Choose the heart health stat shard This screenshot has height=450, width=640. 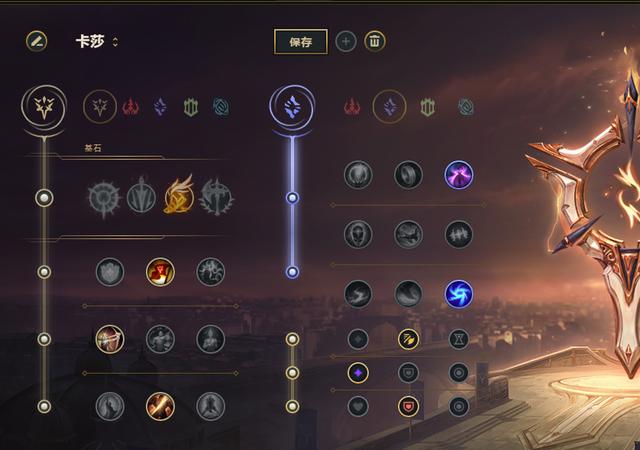point(358,406)
